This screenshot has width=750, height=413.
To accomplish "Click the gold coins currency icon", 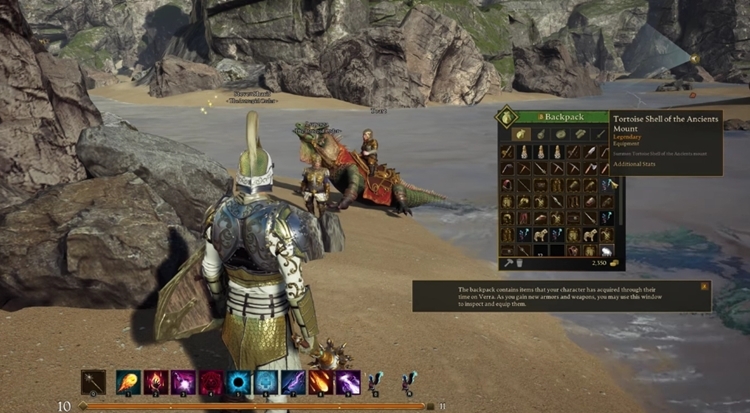I will pyautogui.click(x=613, y=263).
